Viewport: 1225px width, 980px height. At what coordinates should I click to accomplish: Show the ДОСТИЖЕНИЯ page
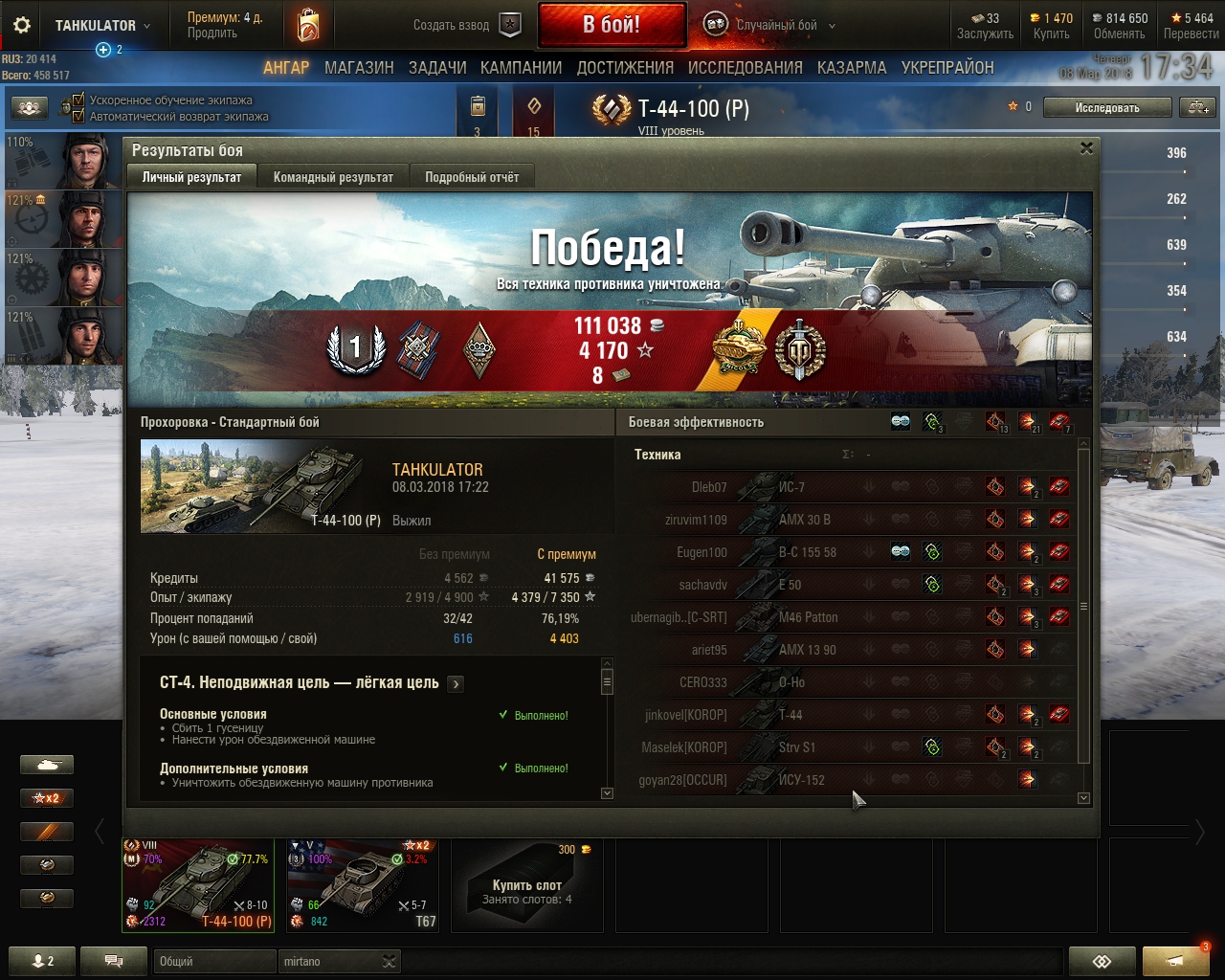[625, 68]
